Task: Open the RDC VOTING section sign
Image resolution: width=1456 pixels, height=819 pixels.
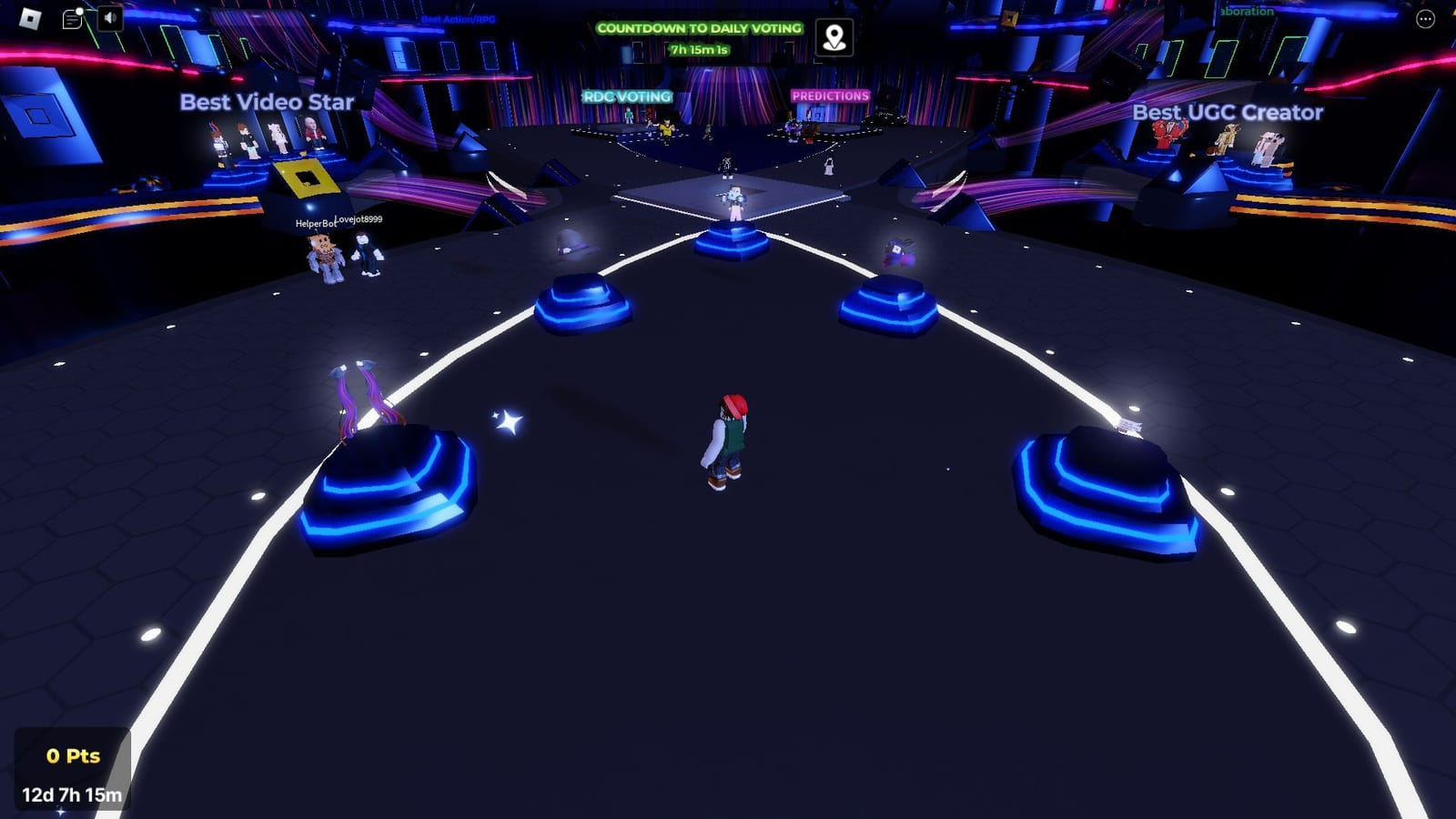Action: pyautogui.click(x=627, y=94)
